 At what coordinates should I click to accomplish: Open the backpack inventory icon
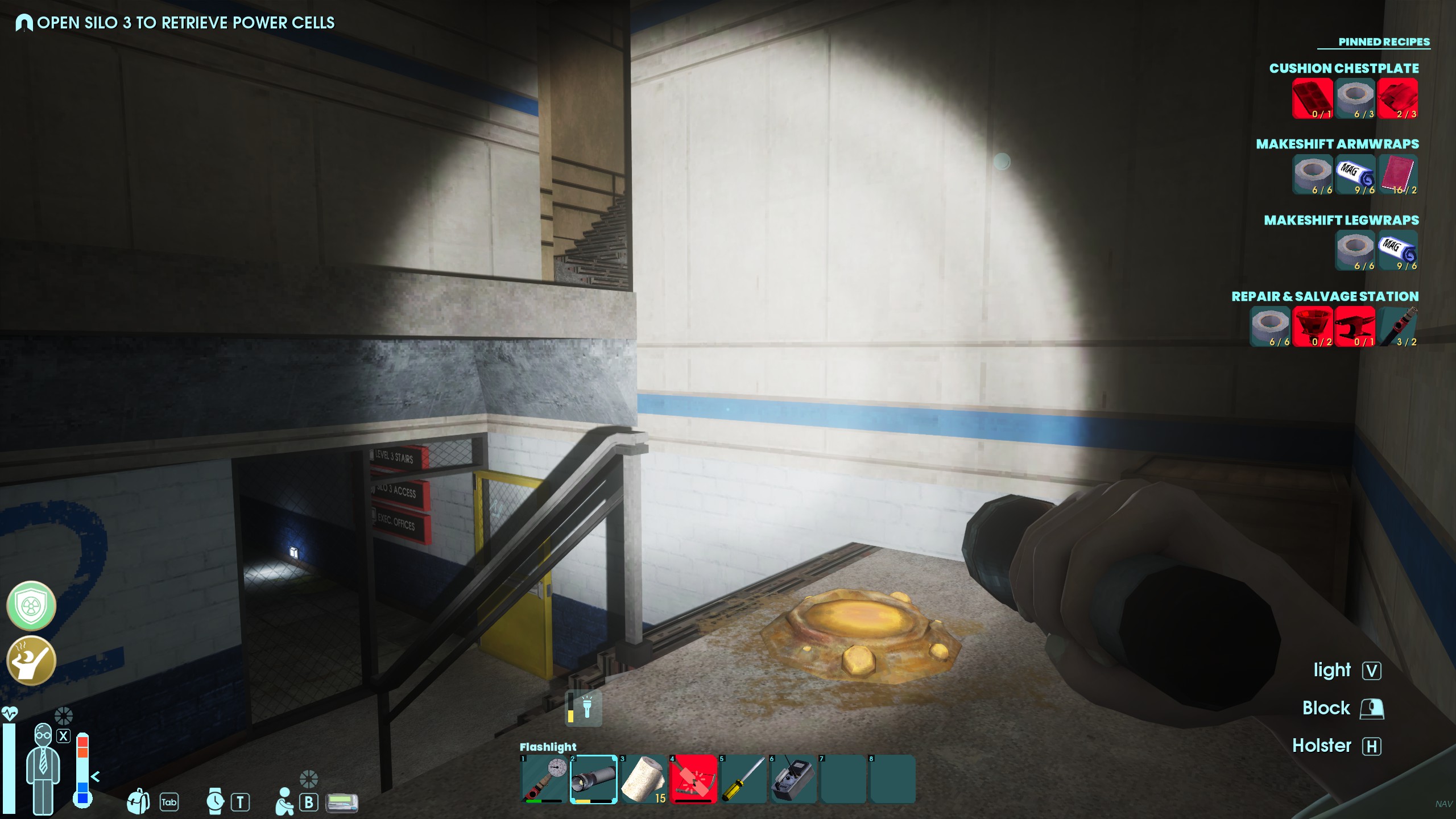pyautogui.click(x=138, y=801)
